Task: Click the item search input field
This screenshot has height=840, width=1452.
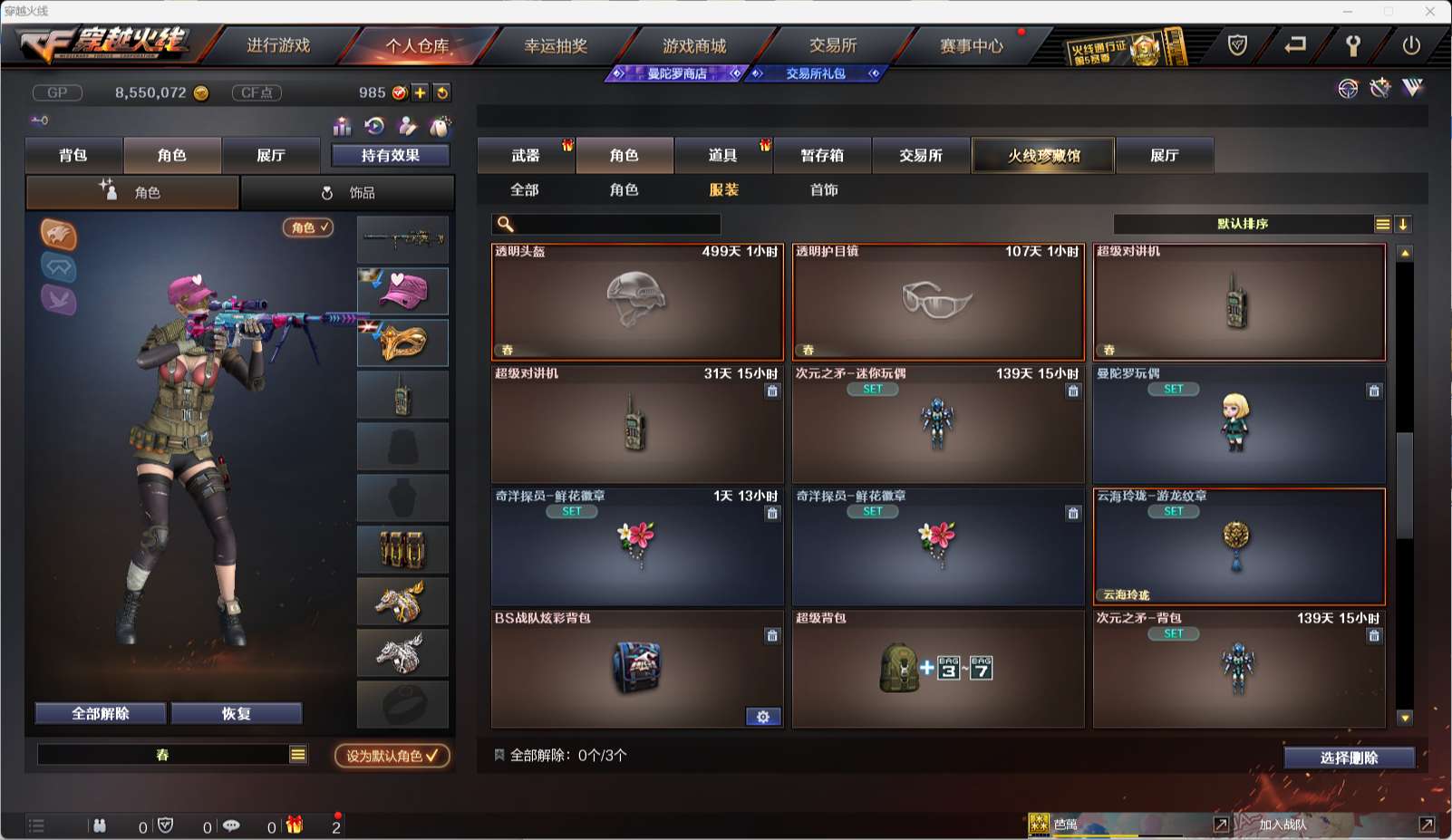Action: click(x=616, y=222)
